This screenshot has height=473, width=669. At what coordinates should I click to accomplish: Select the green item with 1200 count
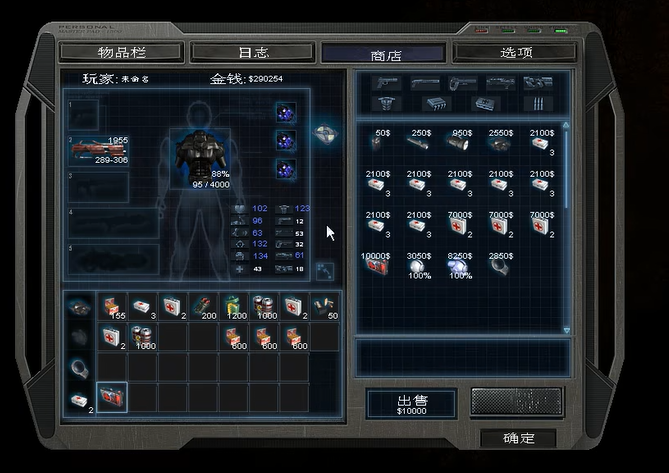click(233, 306)
